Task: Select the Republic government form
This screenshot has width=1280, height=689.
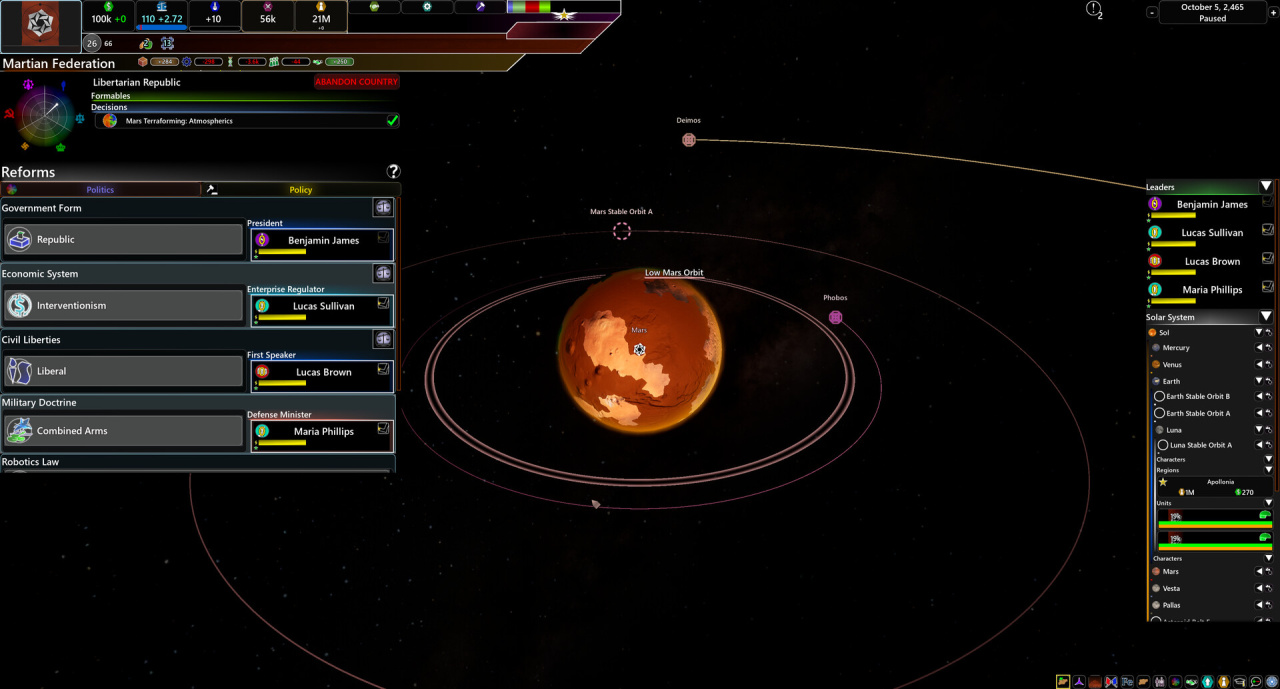Action: pyautogui.click(x=124, y=240)
